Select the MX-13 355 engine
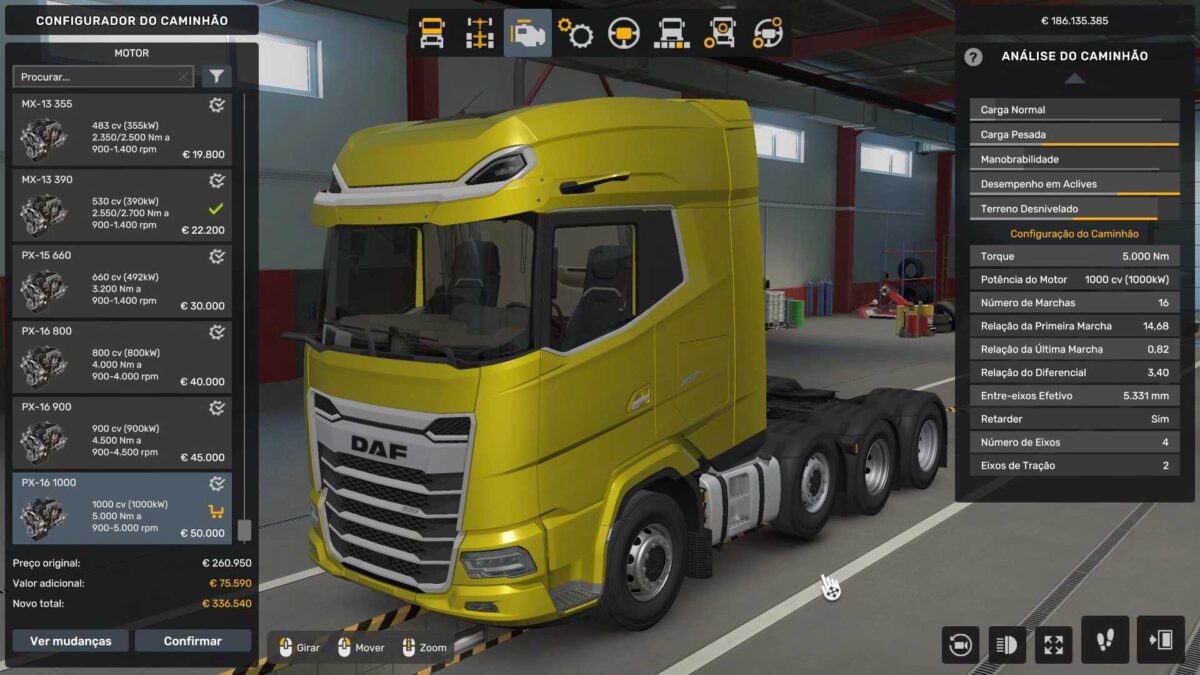This screenshot has height=675, width=1200. pos(122,130)
